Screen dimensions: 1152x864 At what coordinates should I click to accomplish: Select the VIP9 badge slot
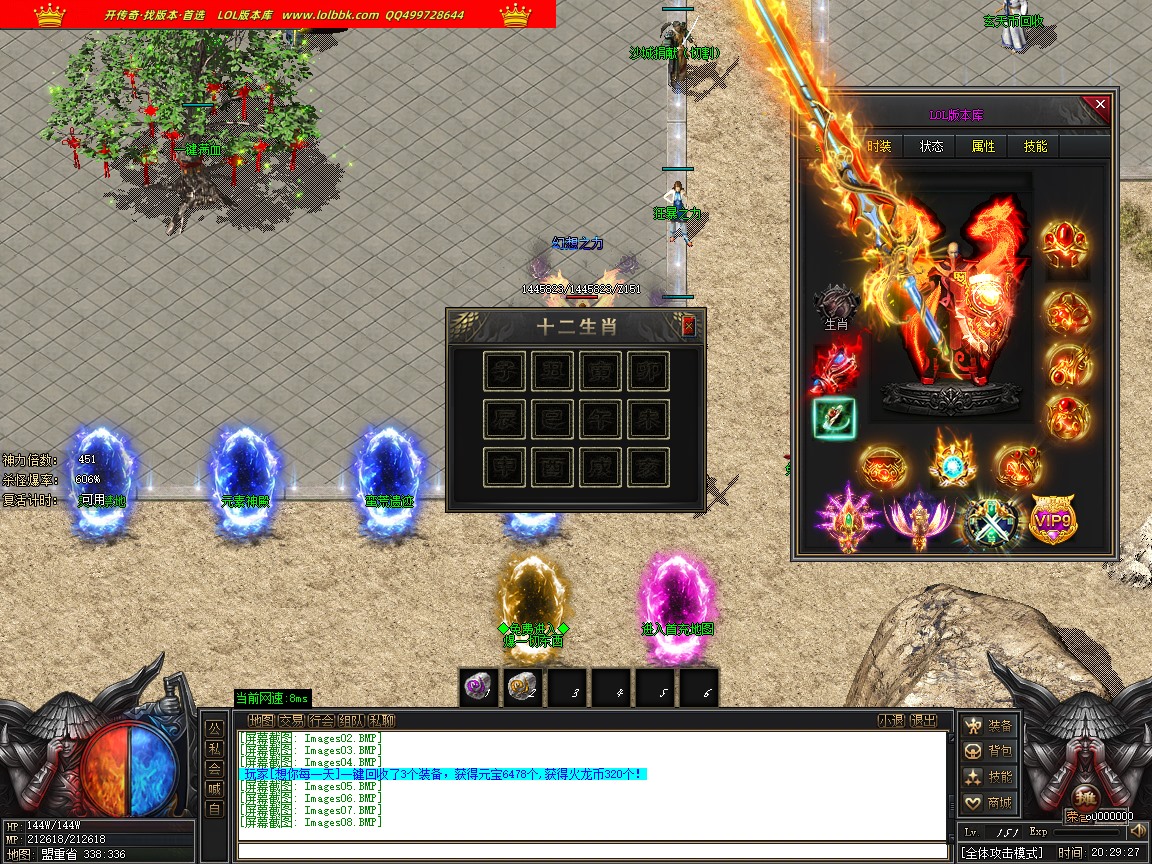[1053, 520]
